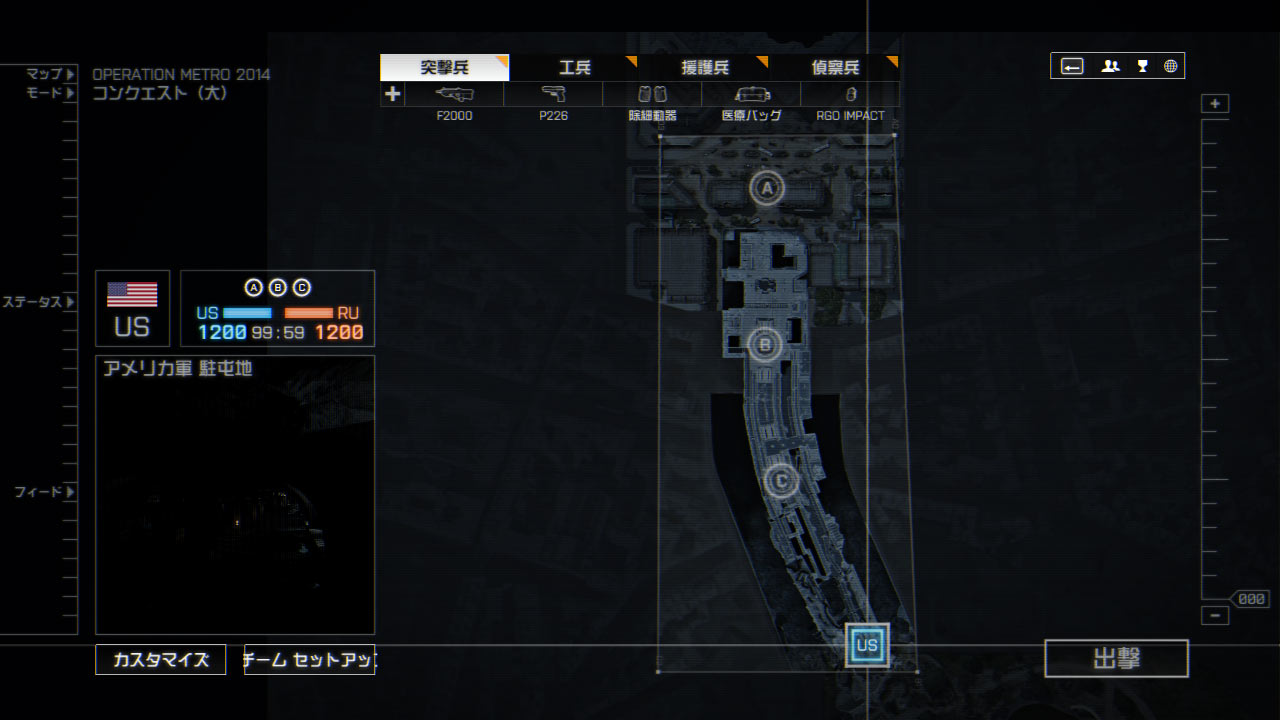The height and width of the screenshot is (720, 1280).
Task: Open the カスタマイズ customize menu
Action: [x=161, y=660]
